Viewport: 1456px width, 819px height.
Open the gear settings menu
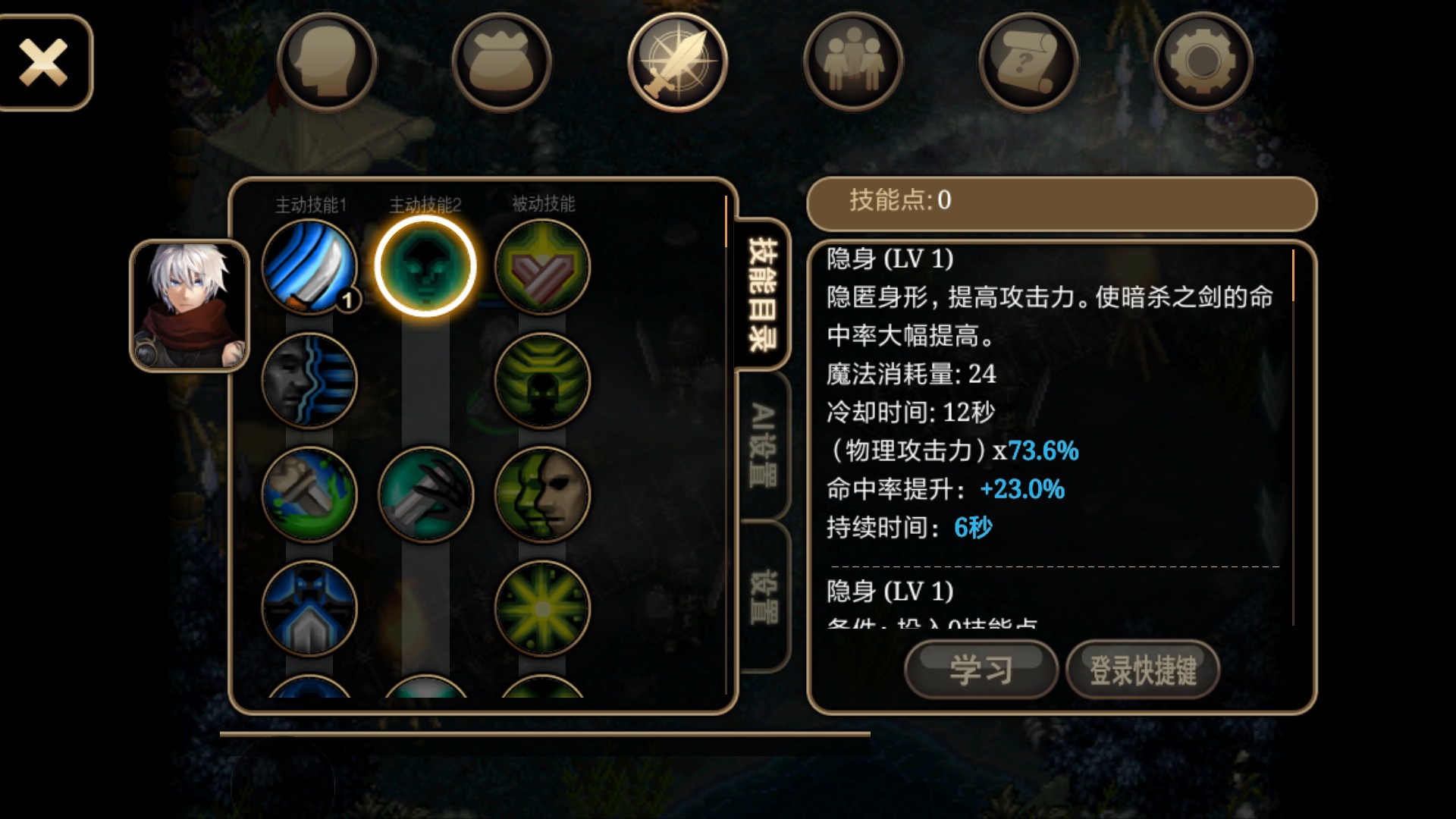click(1203, 62)
